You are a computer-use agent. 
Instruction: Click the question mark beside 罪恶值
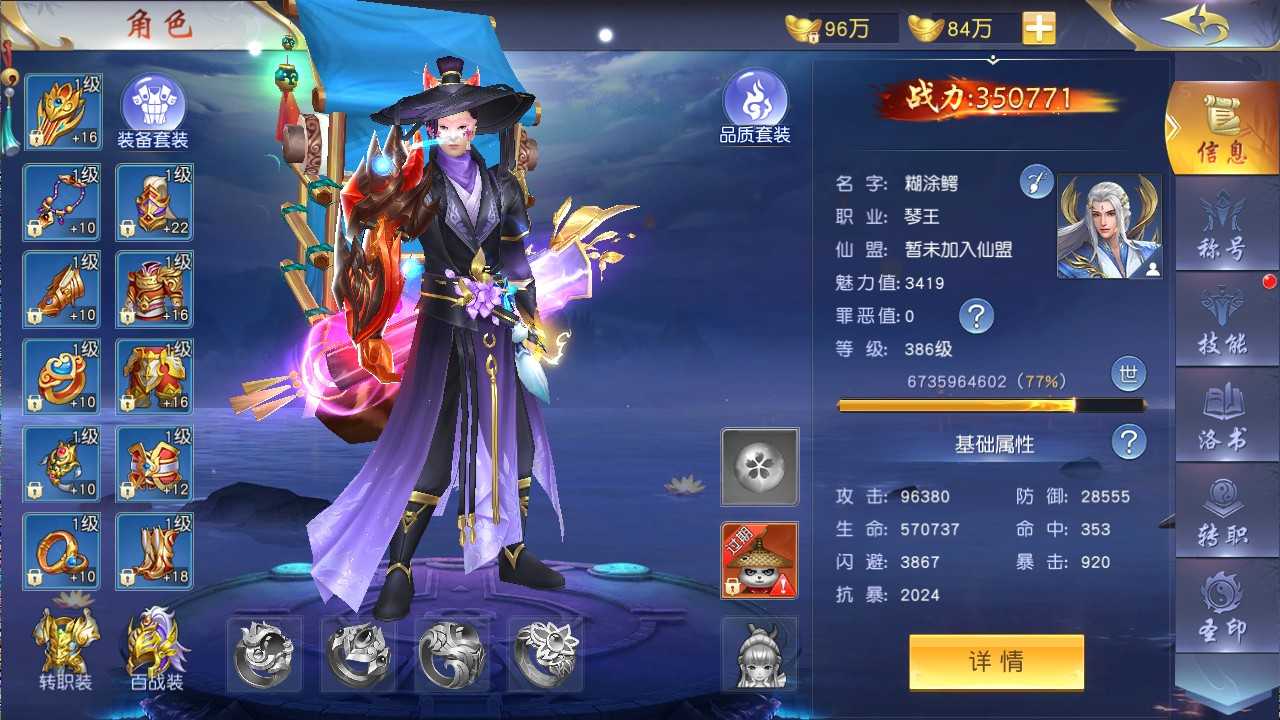(977, 316)
